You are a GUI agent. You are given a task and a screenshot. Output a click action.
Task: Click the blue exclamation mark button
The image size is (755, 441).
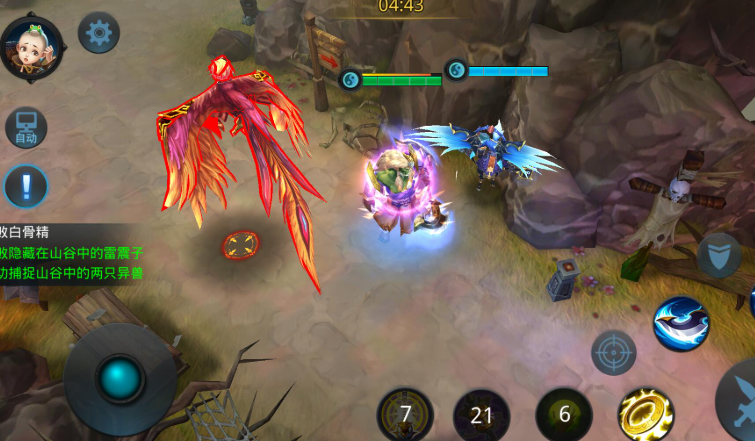point(25,186)
